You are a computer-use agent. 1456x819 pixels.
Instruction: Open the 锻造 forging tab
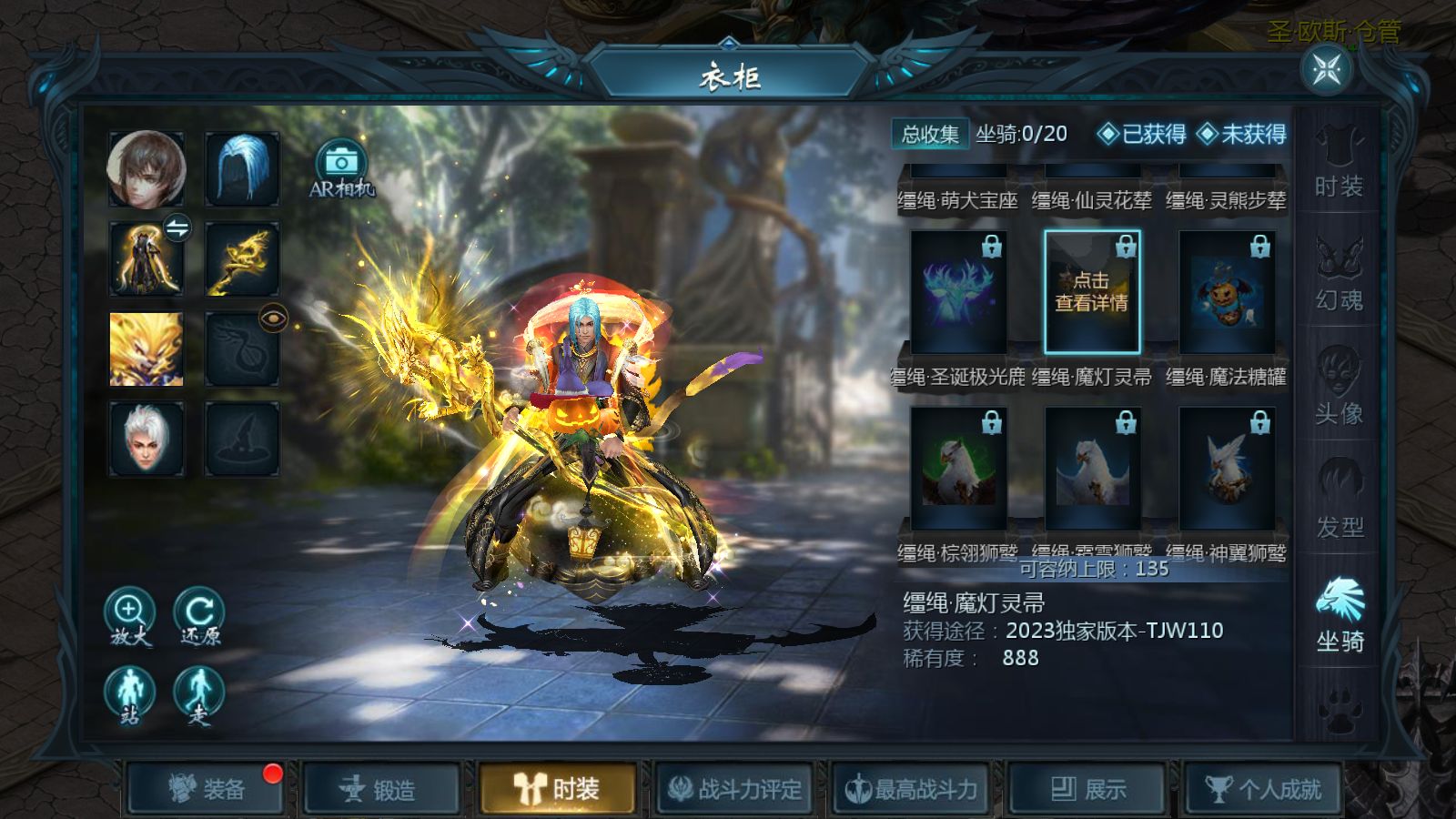pyautogui.click(x=381, y=789)
